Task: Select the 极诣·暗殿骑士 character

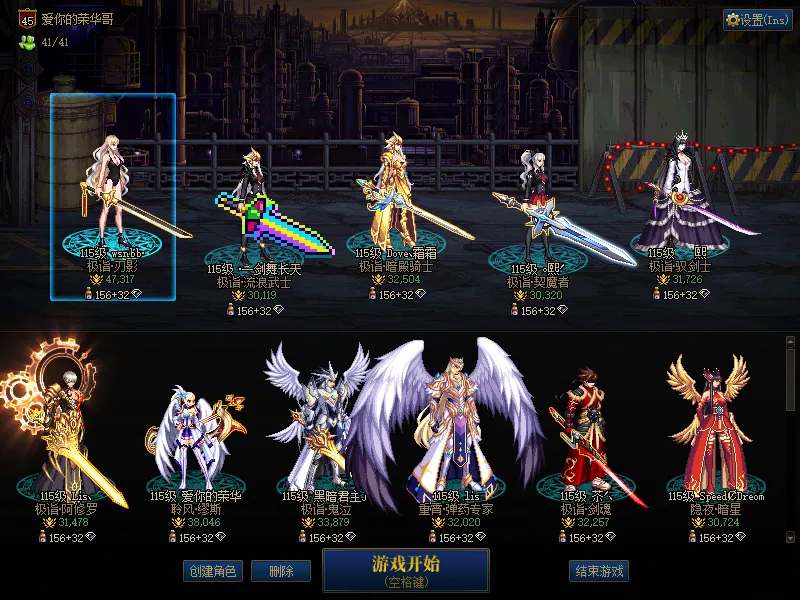Action: click(x=396, y=200)
